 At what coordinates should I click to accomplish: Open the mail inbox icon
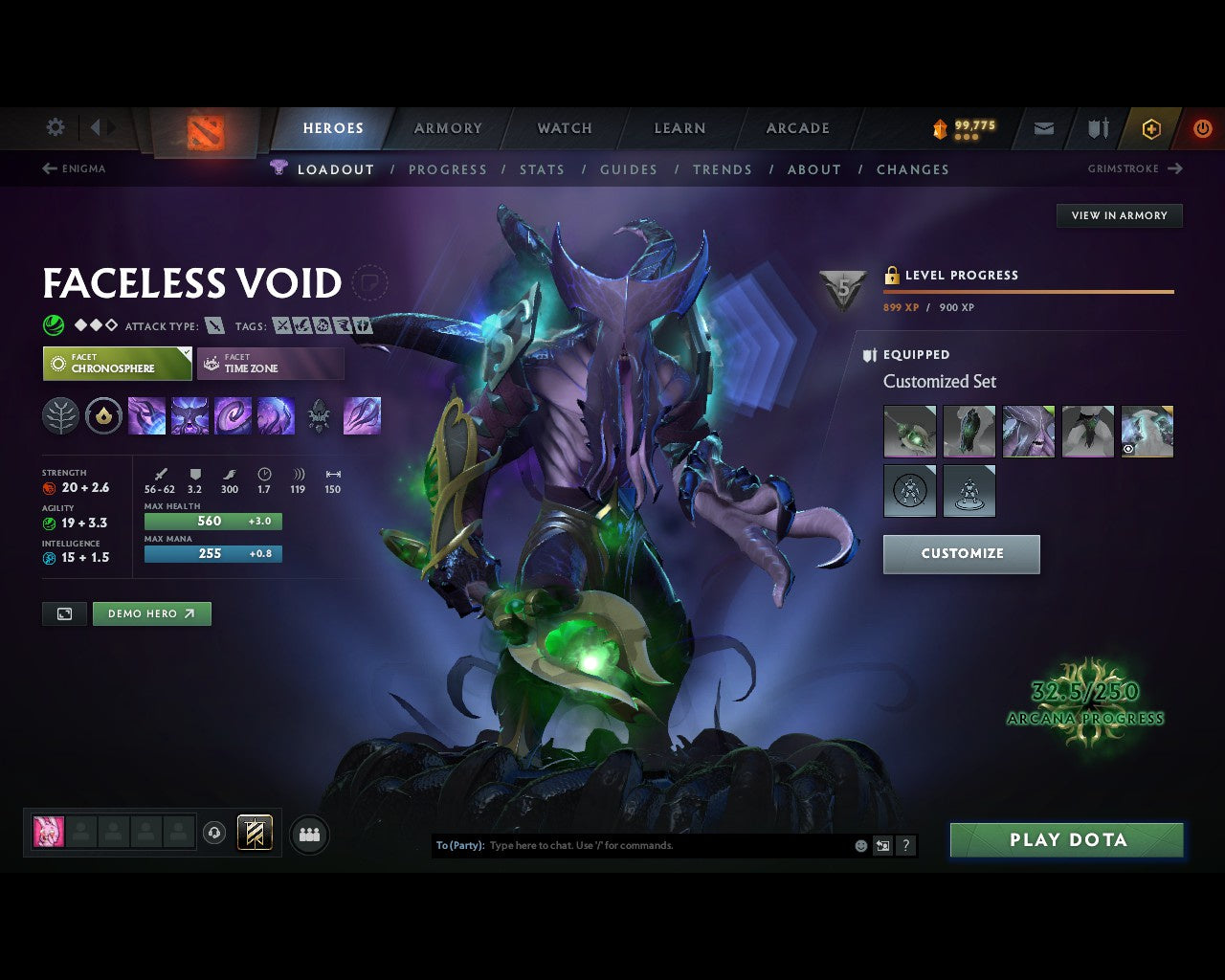tap(1042, 128)
